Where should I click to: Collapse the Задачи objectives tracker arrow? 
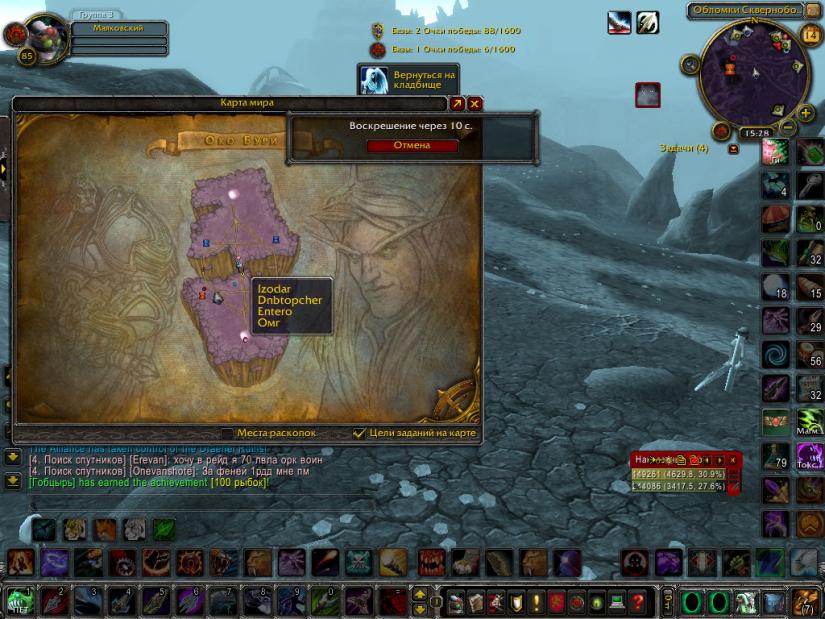[734, 148]
